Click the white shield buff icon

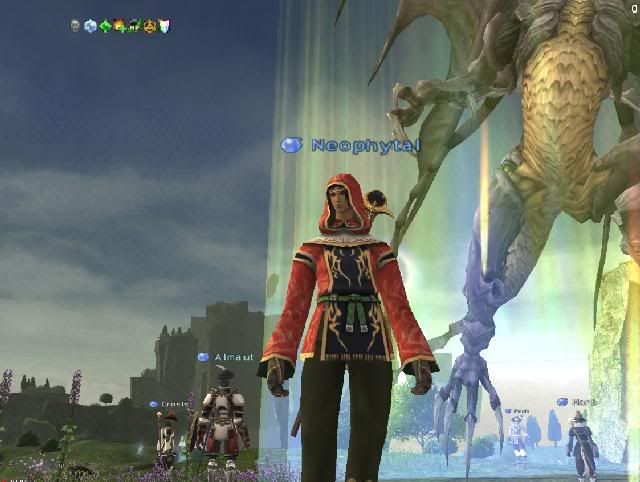coord(164,26)
